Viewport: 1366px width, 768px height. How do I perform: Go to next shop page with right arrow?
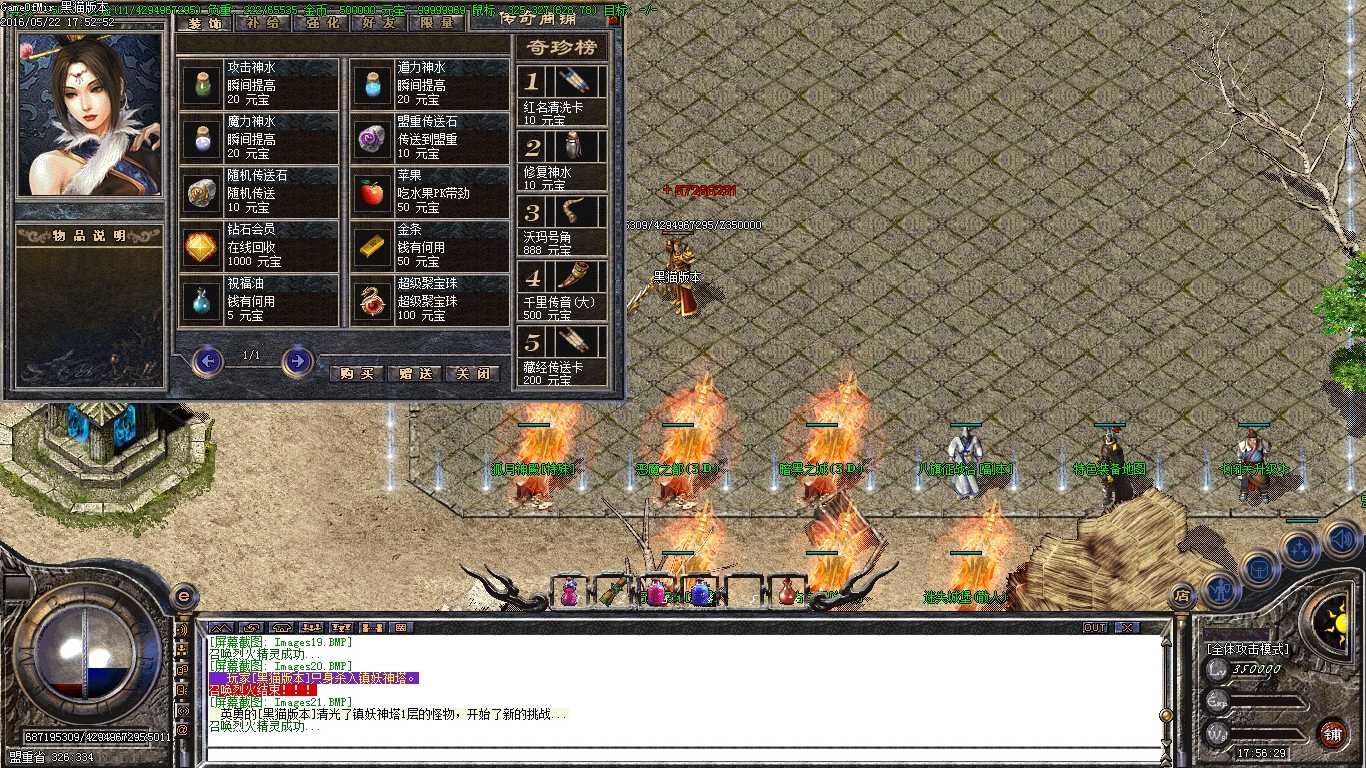point(296,362)
